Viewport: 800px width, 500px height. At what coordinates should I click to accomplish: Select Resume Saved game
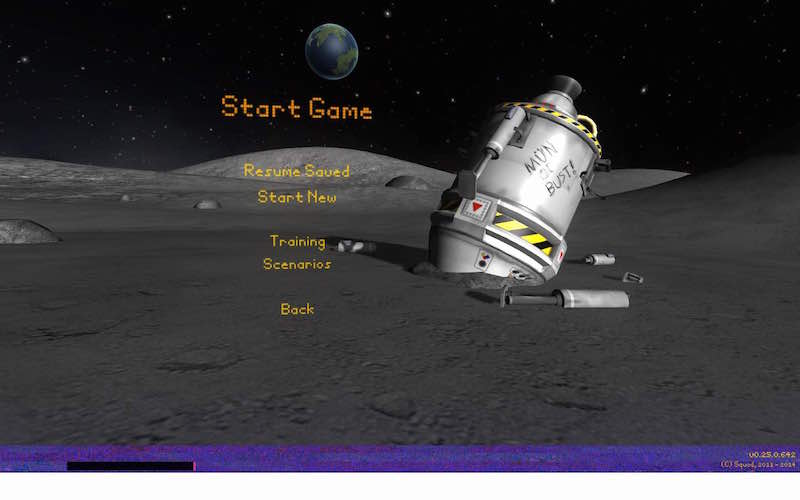[297, 171]
